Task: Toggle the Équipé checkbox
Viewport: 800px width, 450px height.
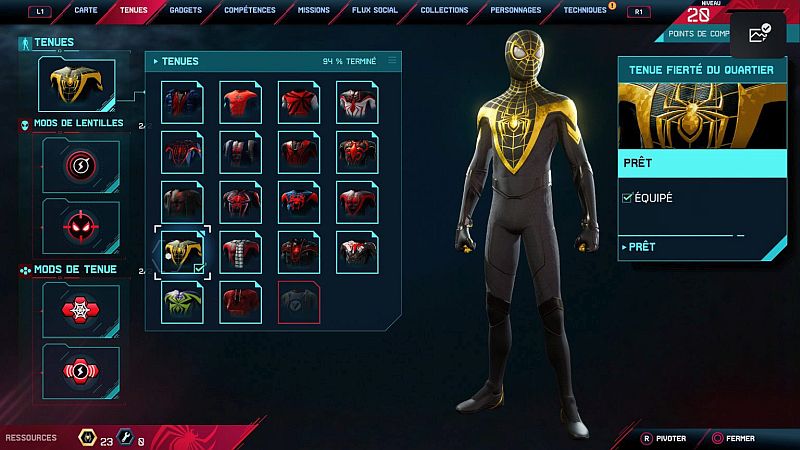Action: [x=627, y=198]
